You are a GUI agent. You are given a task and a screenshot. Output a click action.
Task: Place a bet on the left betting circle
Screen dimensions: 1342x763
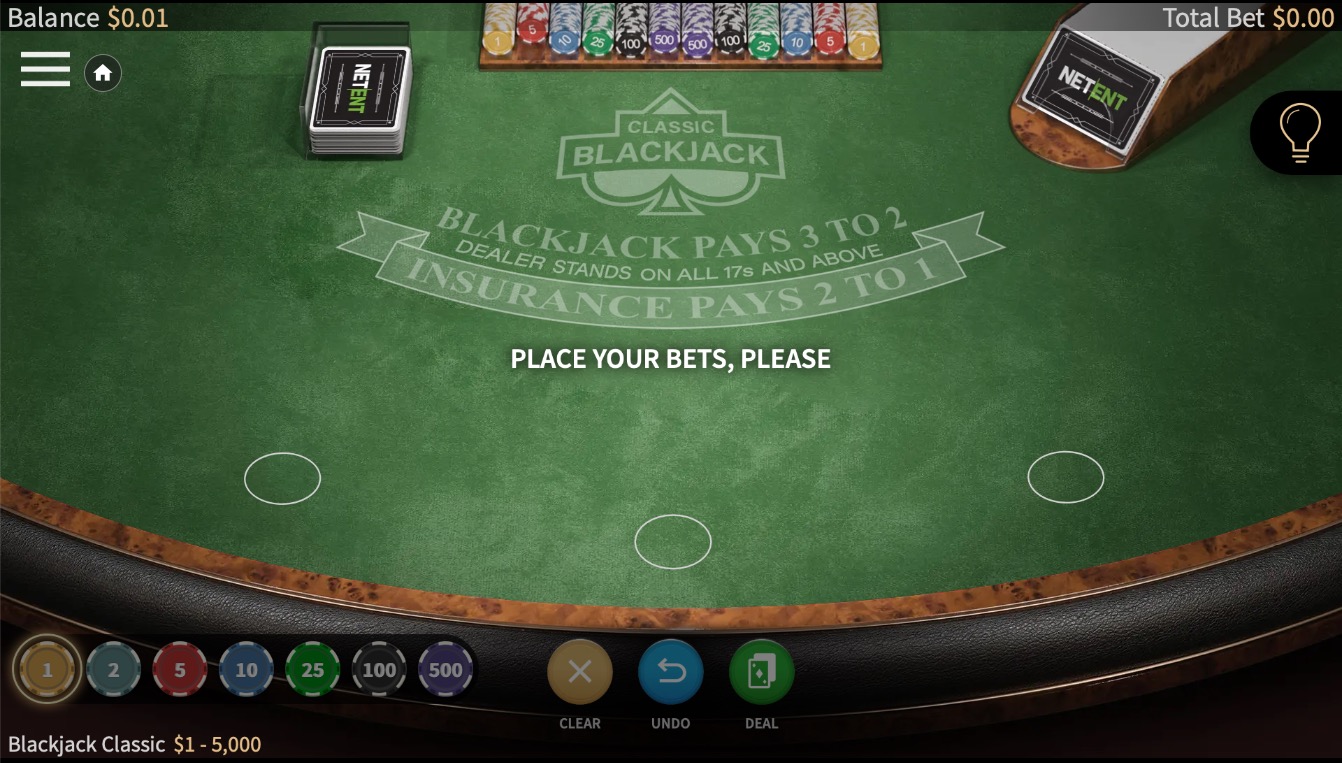(282, 478)
